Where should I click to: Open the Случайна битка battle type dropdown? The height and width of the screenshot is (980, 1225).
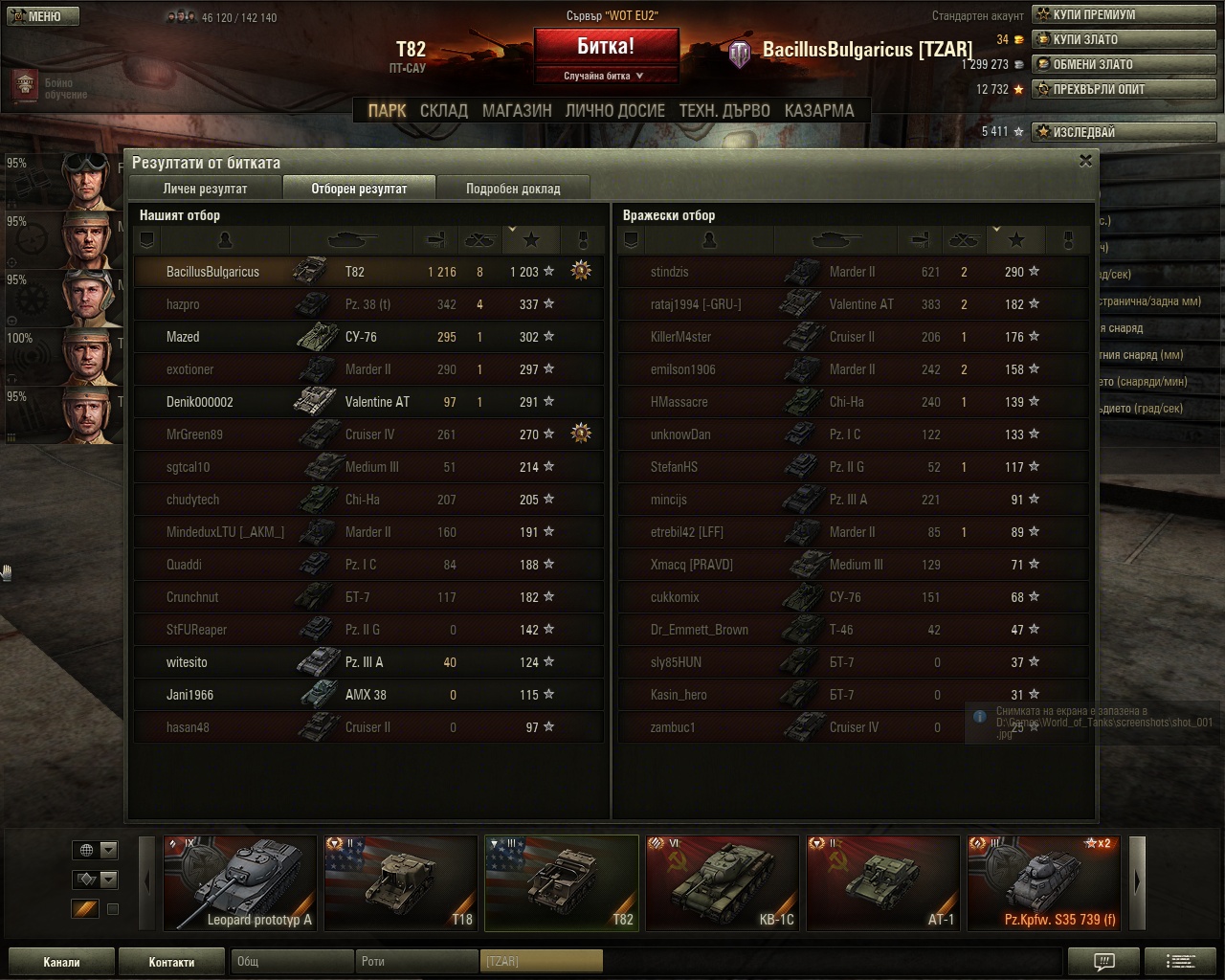[x=605, y=76]
